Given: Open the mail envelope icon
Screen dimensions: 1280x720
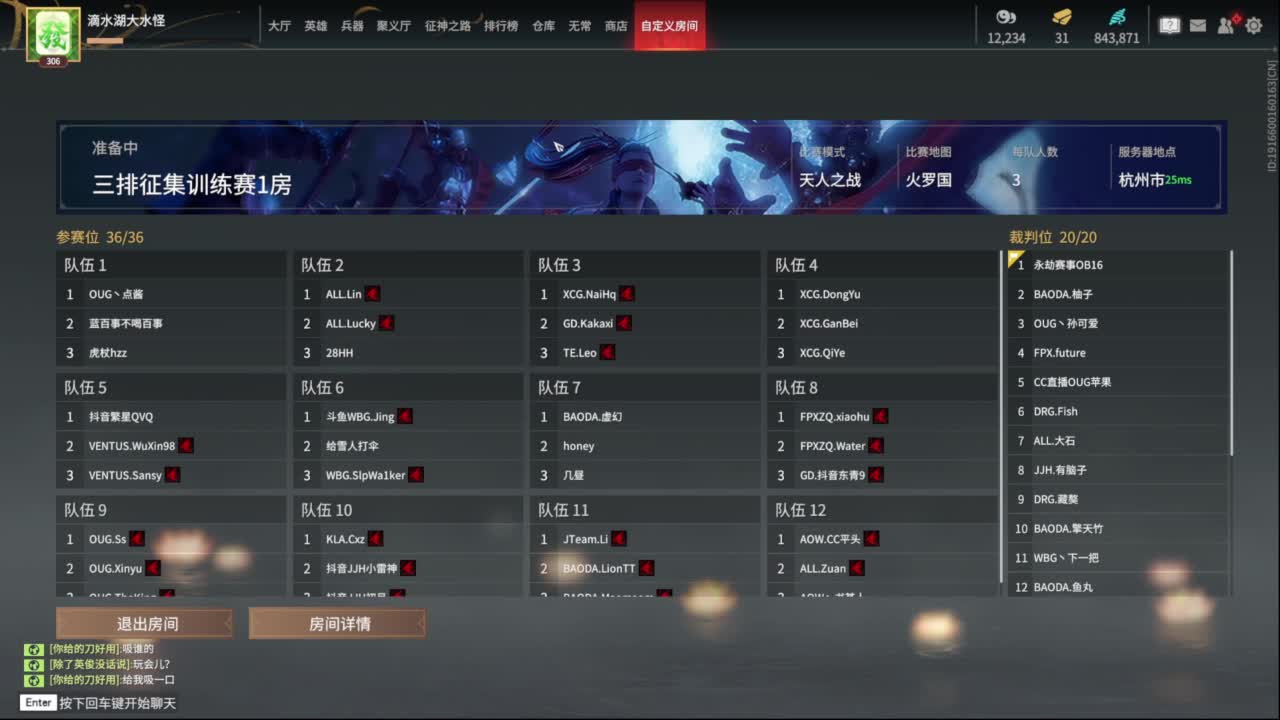Looking at the screenshot, I should [x=1197, y=26].
